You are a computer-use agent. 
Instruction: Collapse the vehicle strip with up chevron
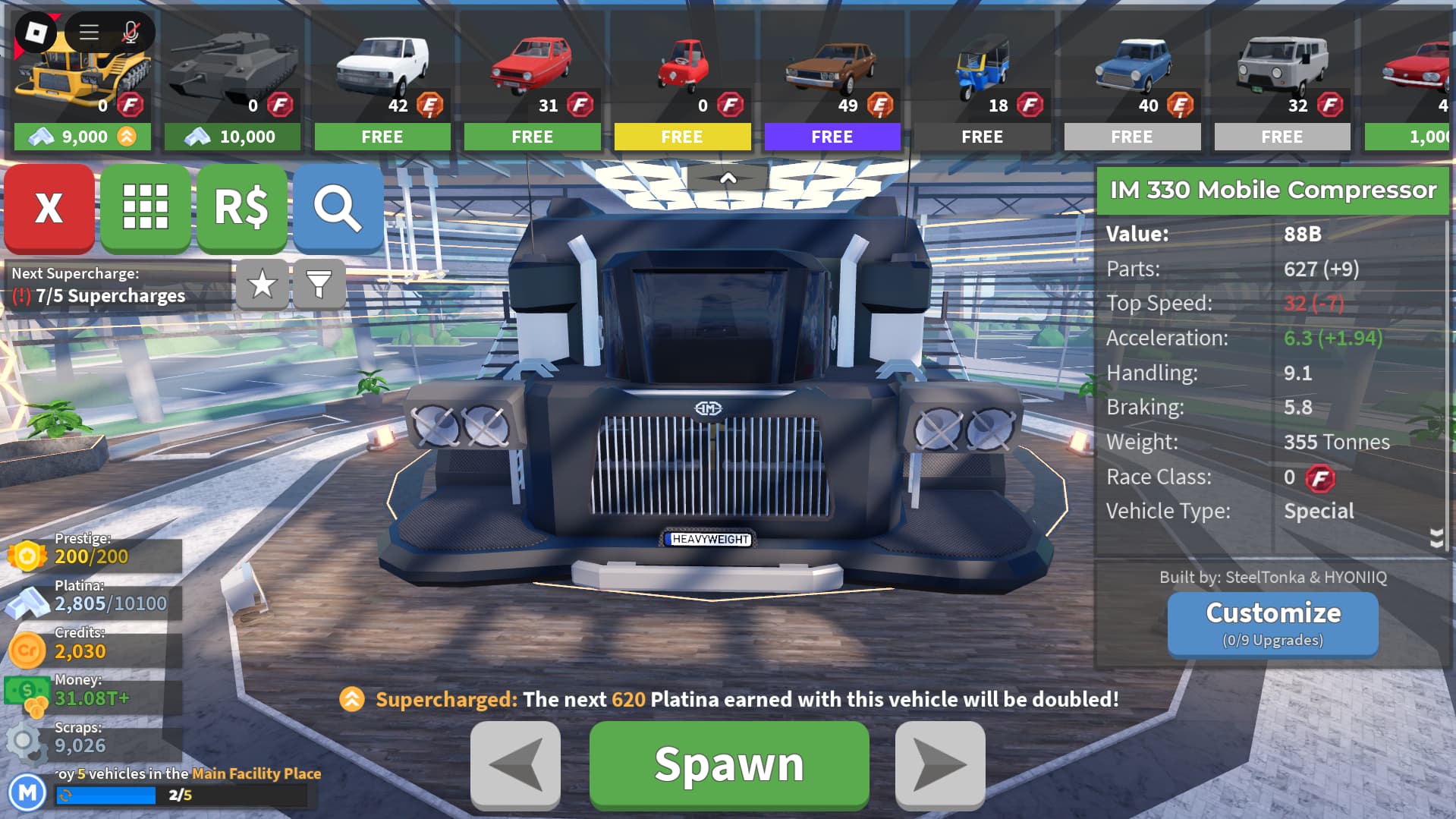[x=728, y=179]
